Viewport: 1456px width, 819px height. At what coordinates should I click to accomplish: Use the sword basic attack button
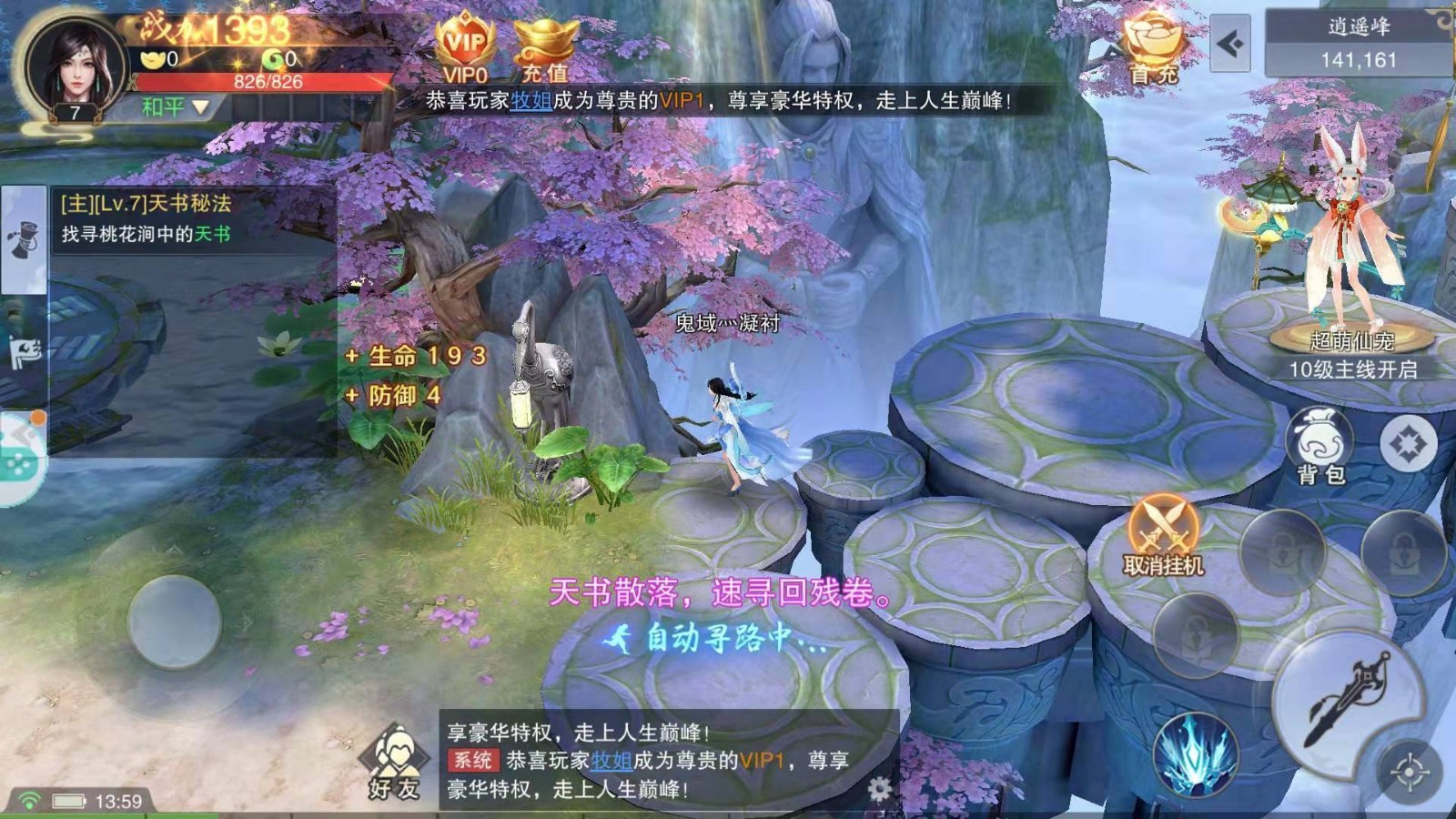pyautogui.click(x=1345, y=700)
